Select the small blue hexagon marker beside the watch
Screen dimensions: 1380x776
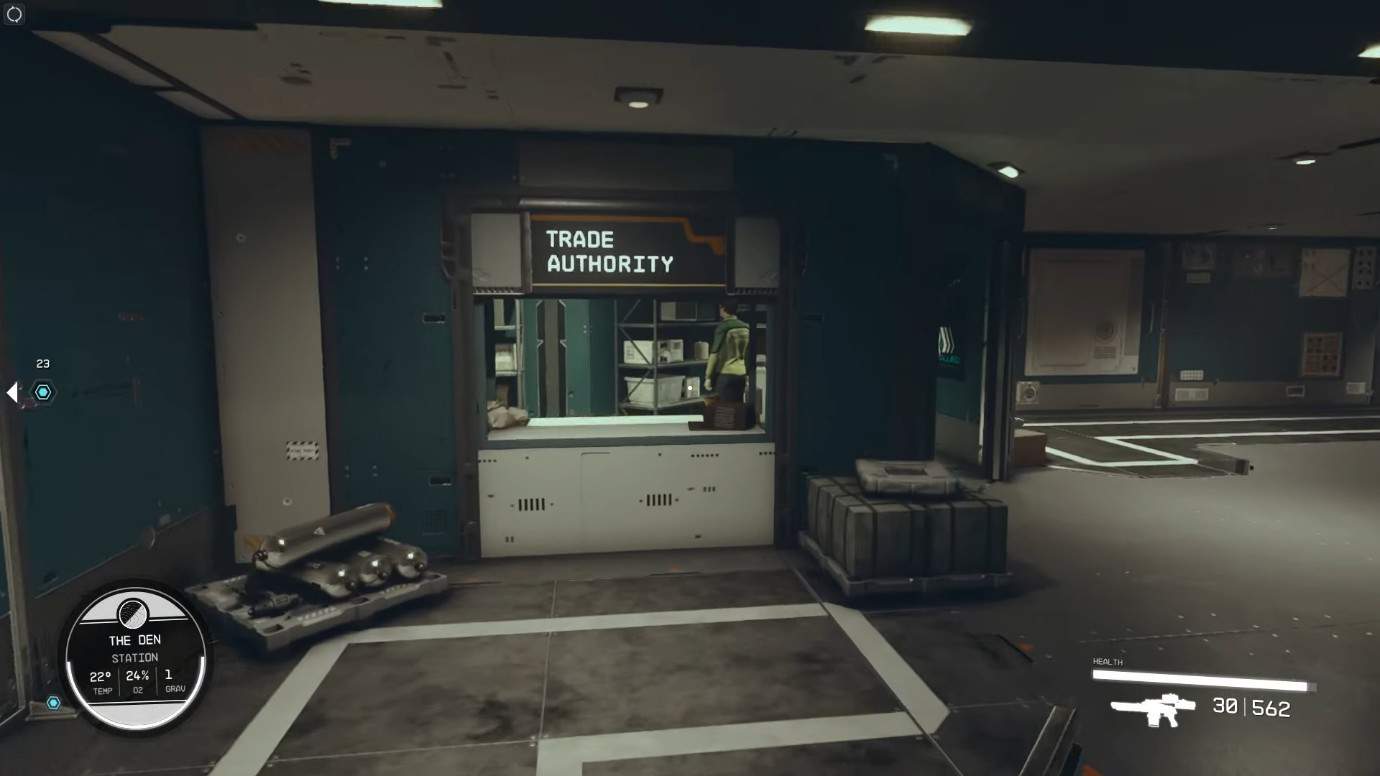54,703
